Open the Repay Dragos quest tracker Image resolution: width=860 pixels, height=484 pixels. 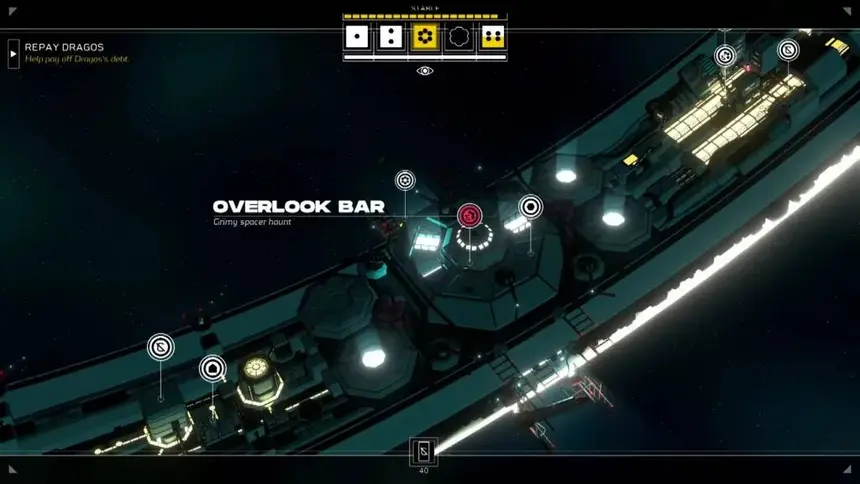66,48
